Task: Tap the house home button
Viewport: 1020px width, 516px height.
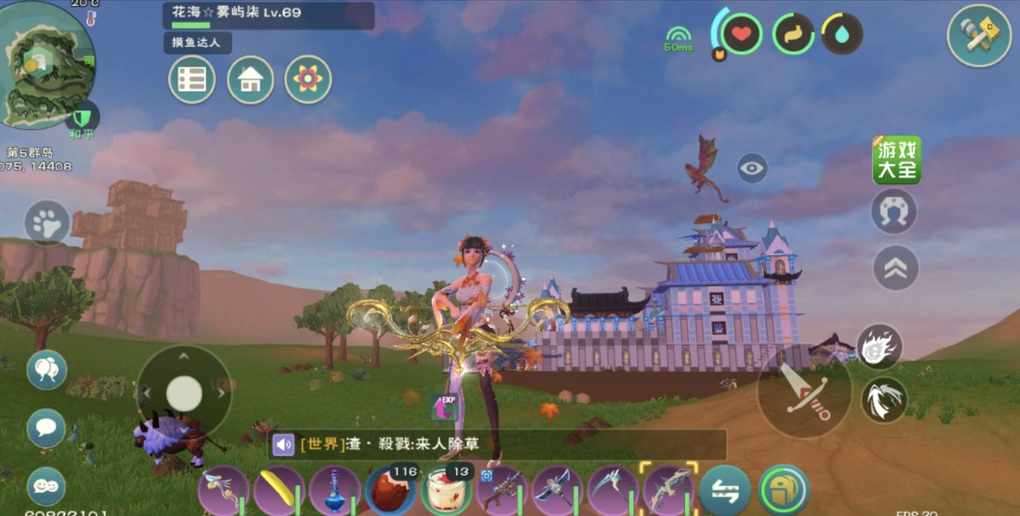Action: coord(250,80)
